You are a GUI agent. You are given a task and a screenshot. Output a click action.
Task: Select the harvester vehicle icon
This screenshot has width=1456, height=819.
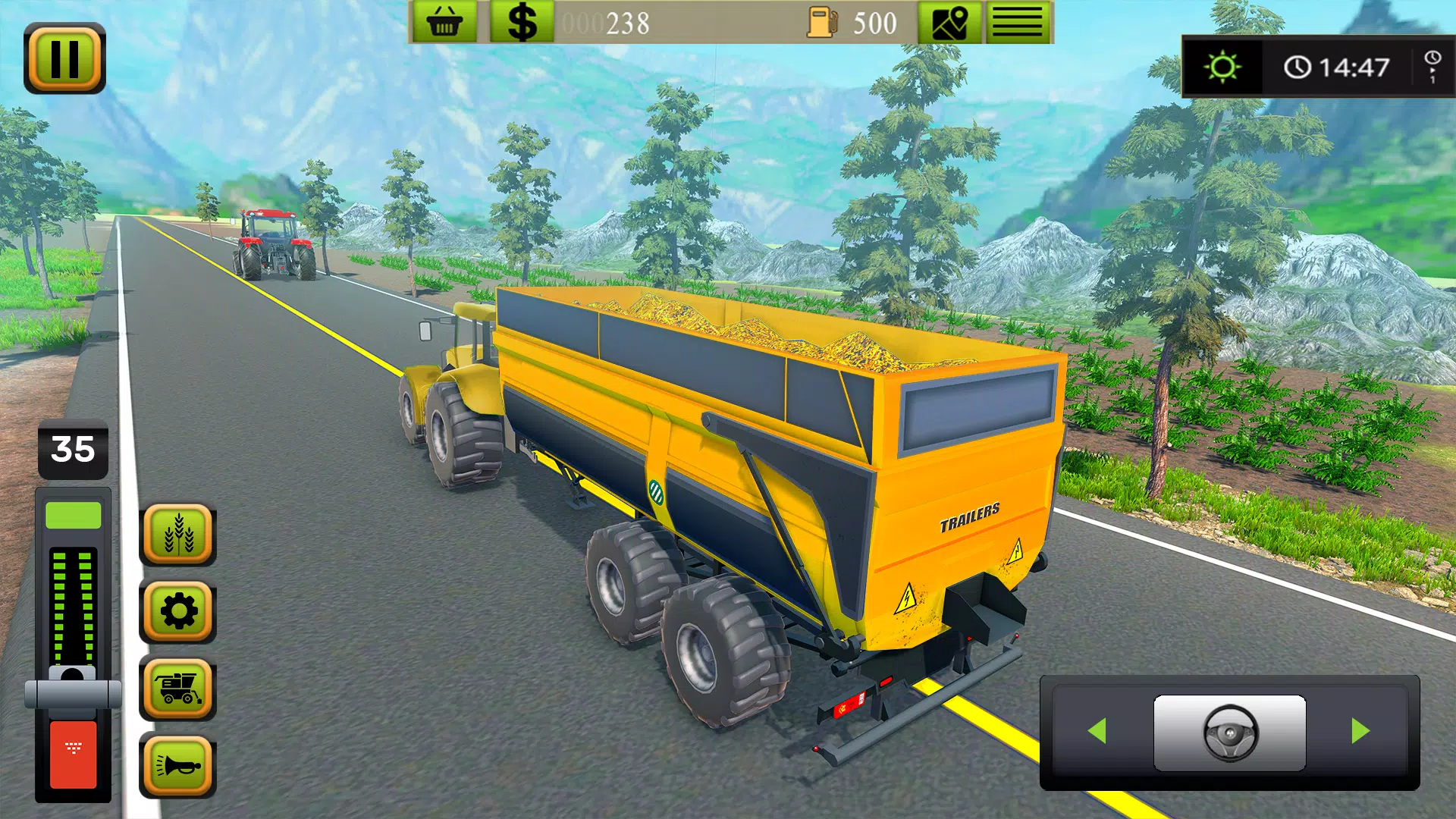(x=177, y=690)
